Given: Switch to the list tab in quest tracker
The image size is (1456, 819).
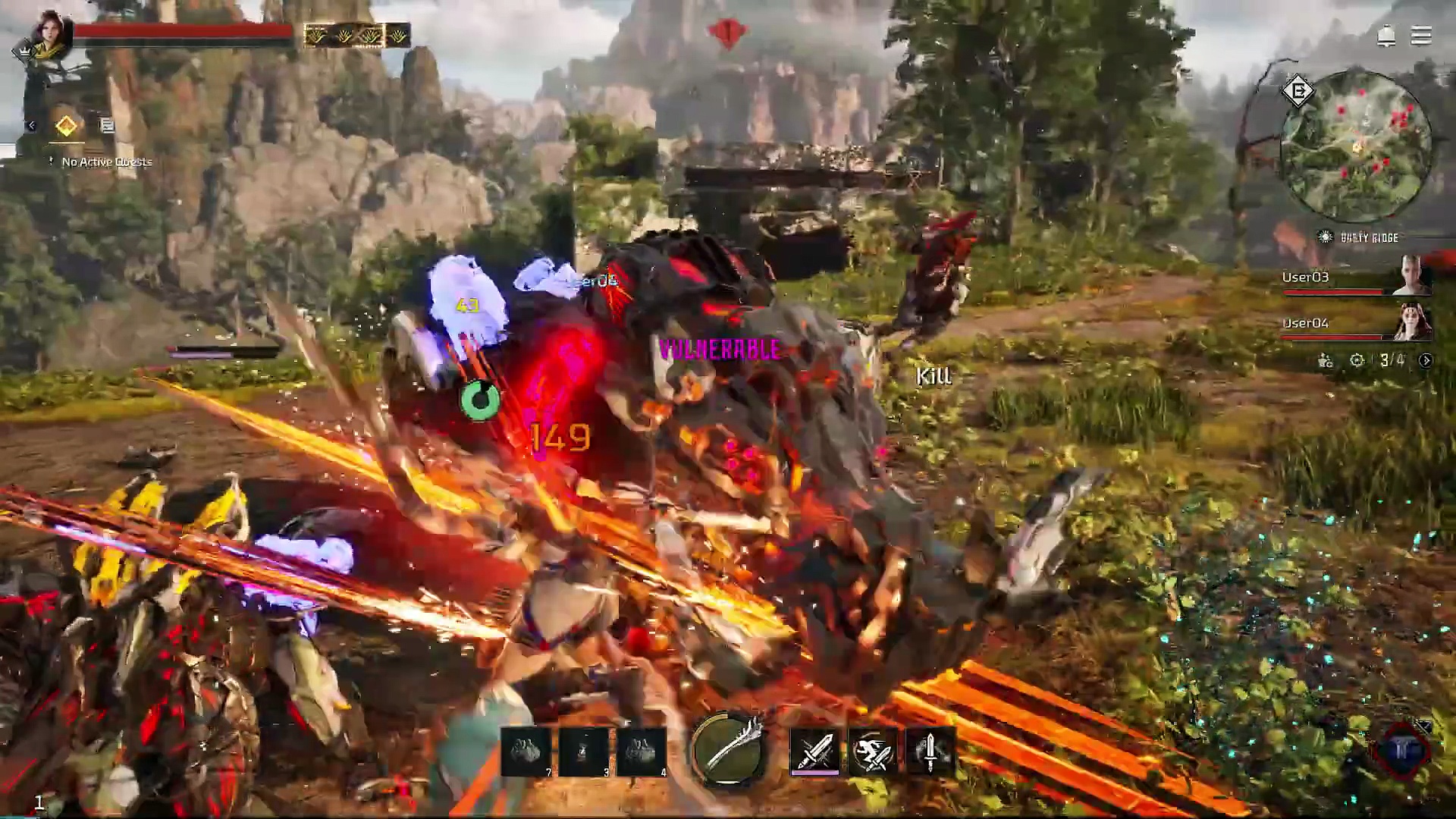Looking at the screenshot, I should [x=107, y=126].
